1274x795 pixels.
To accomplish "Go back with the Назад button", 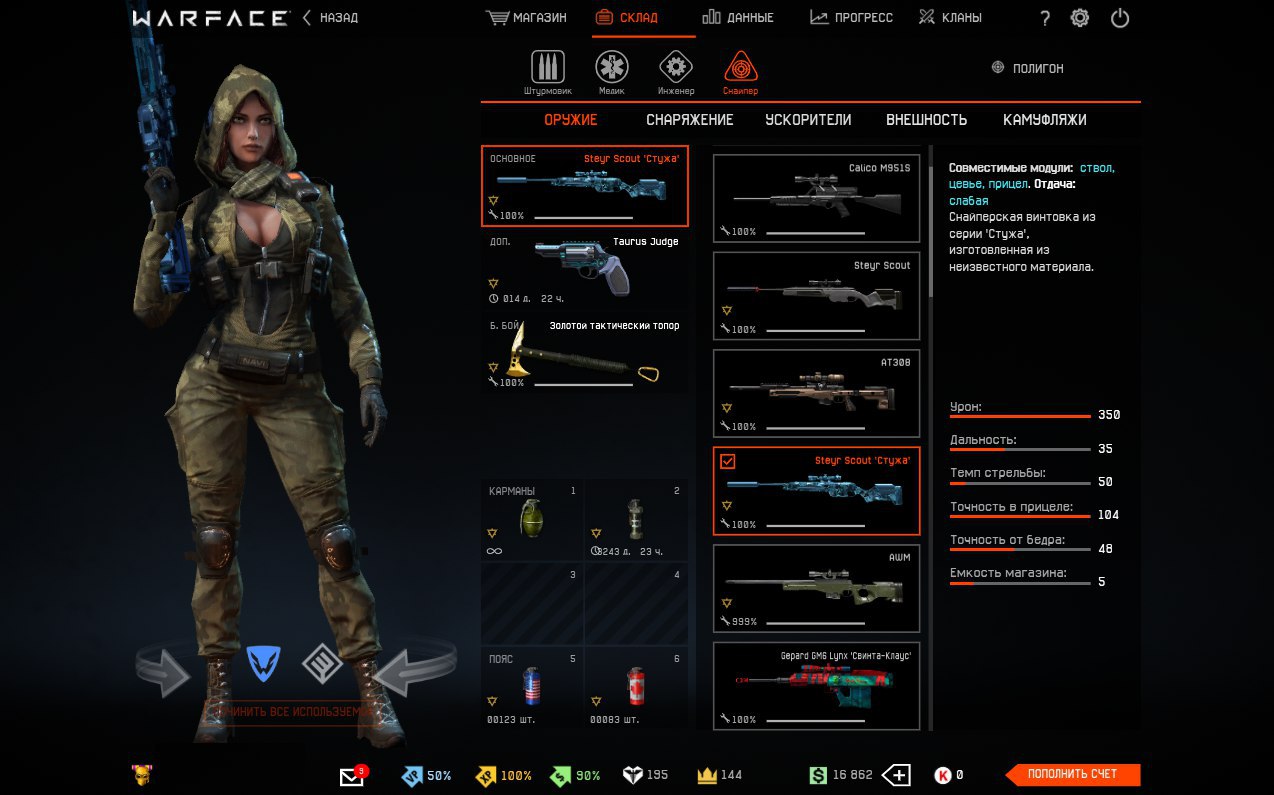I will tap(330, 18).
